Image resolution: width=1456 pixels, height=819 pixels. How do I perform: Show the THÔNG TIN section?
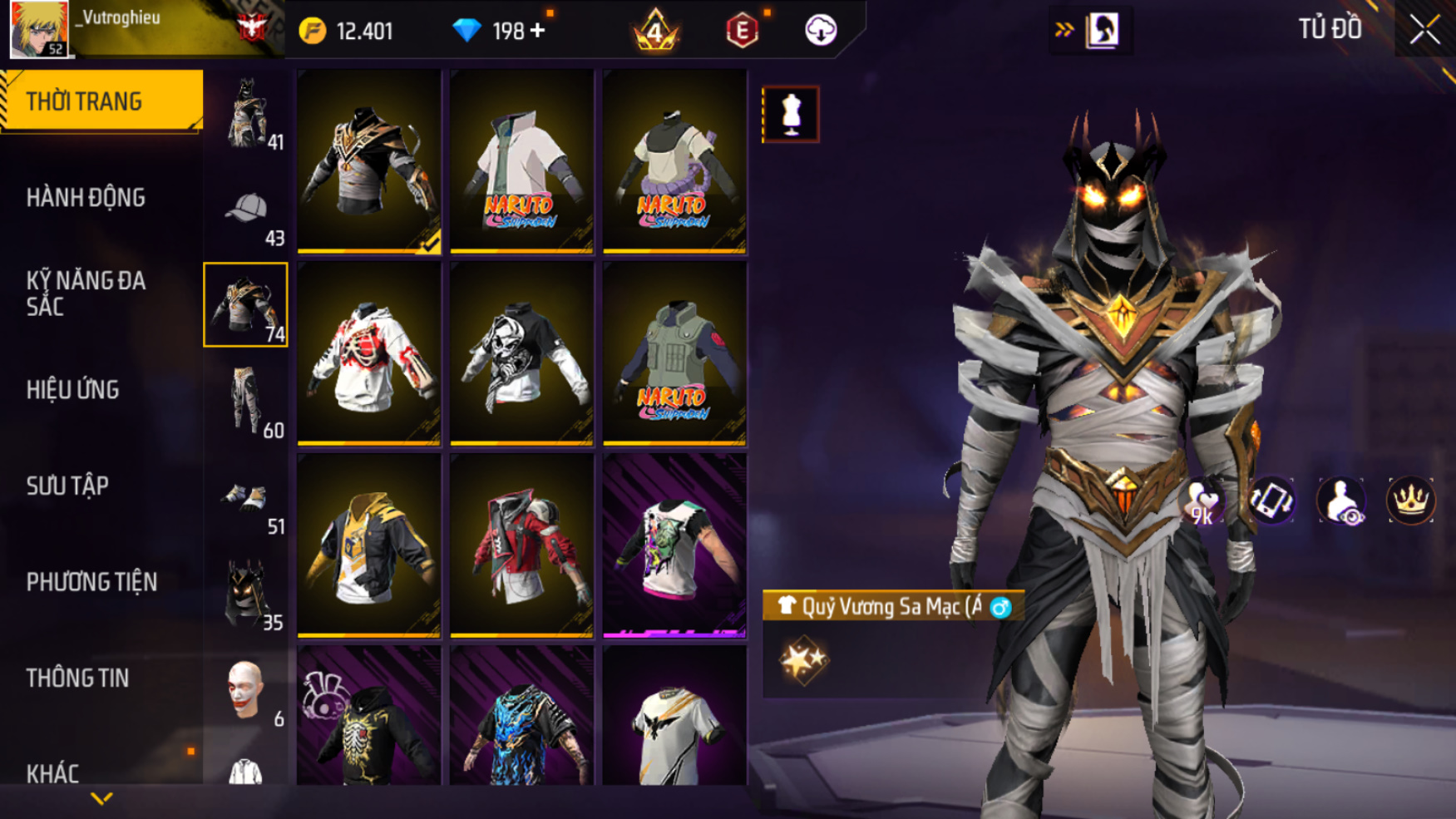tap(77, 678)
